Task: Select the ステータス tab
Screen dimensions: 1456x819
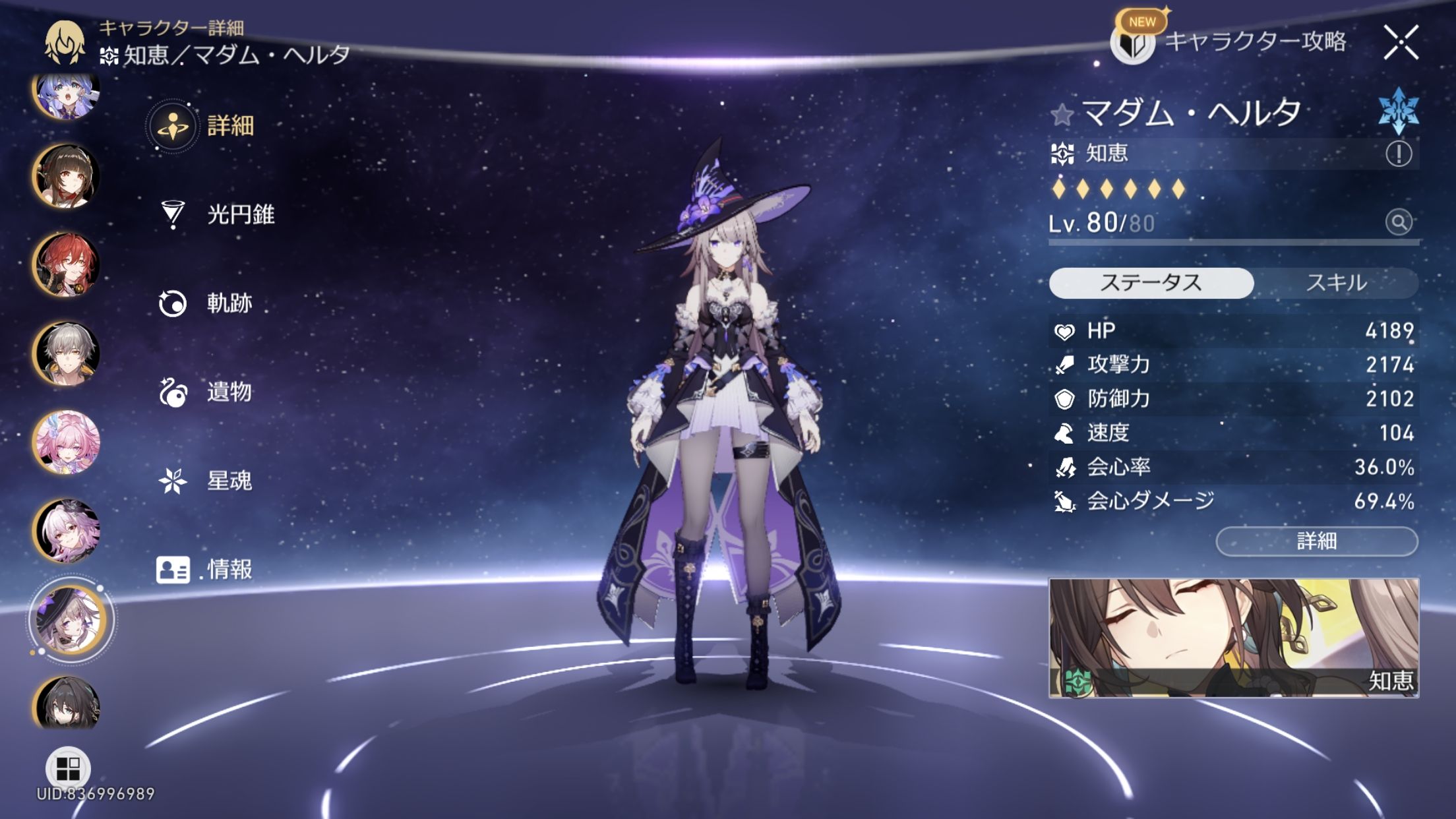Action: [1151, 283]
